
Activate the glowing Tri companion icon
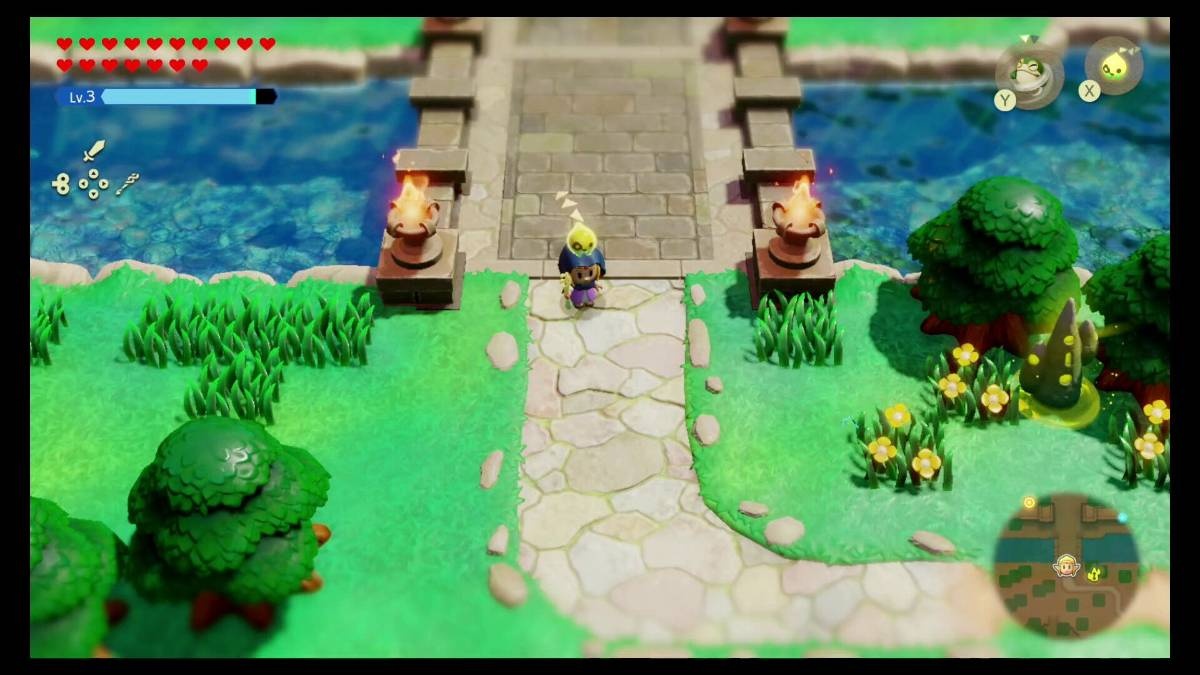pos(1114,67)
